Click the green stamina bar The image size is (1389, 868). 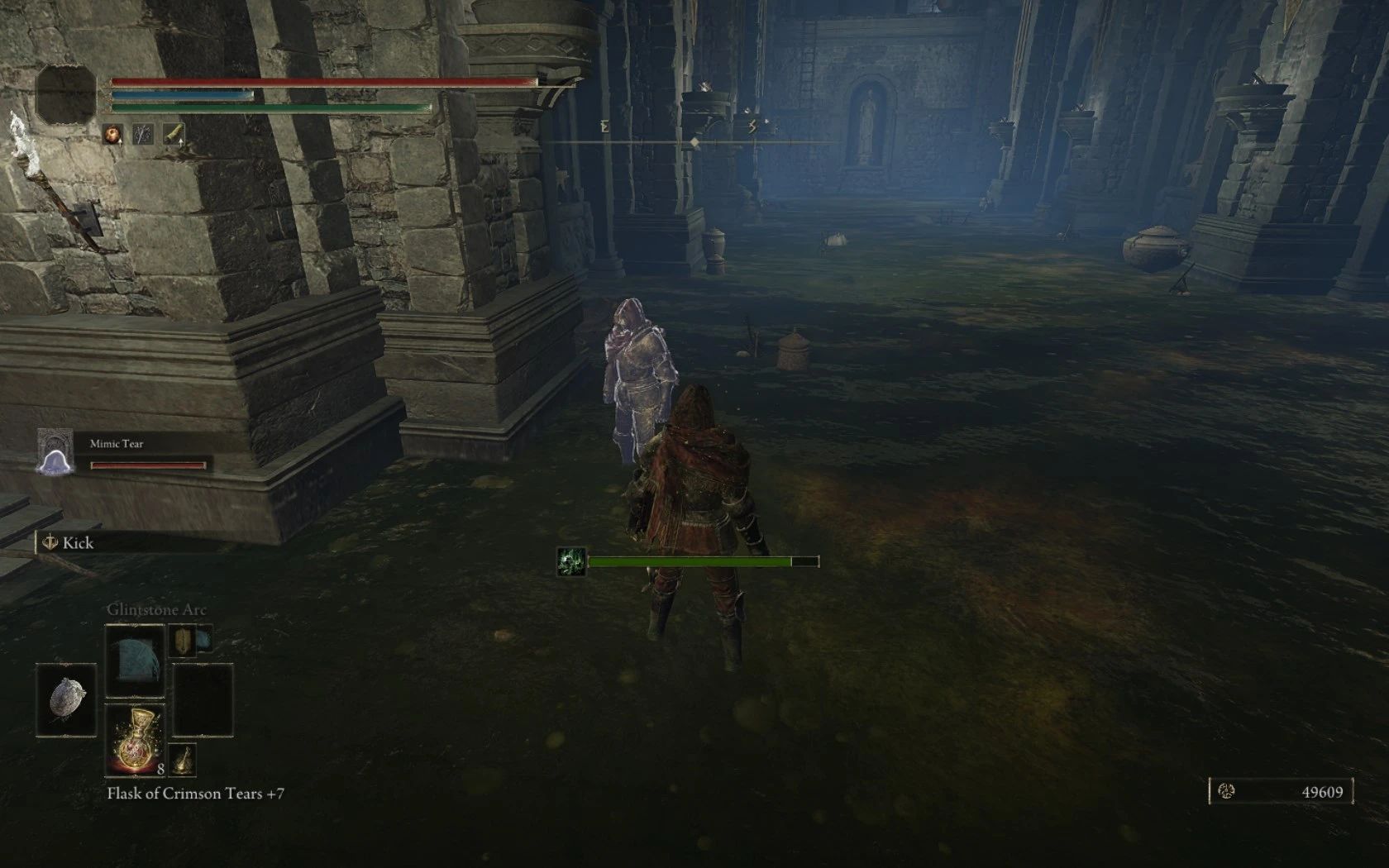point(273,107)
